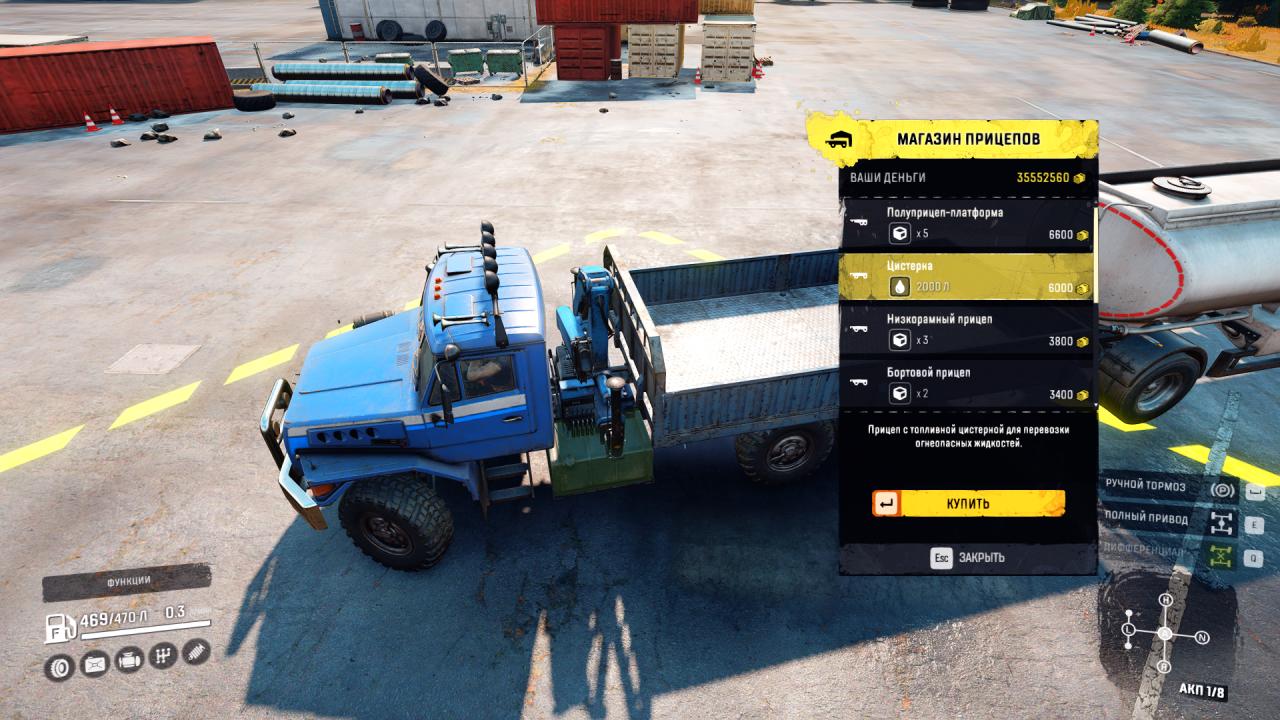The height and width of the screenshot is (720, 1280).
Task: Click the gearbox status icon
Action: click(163, 657)
